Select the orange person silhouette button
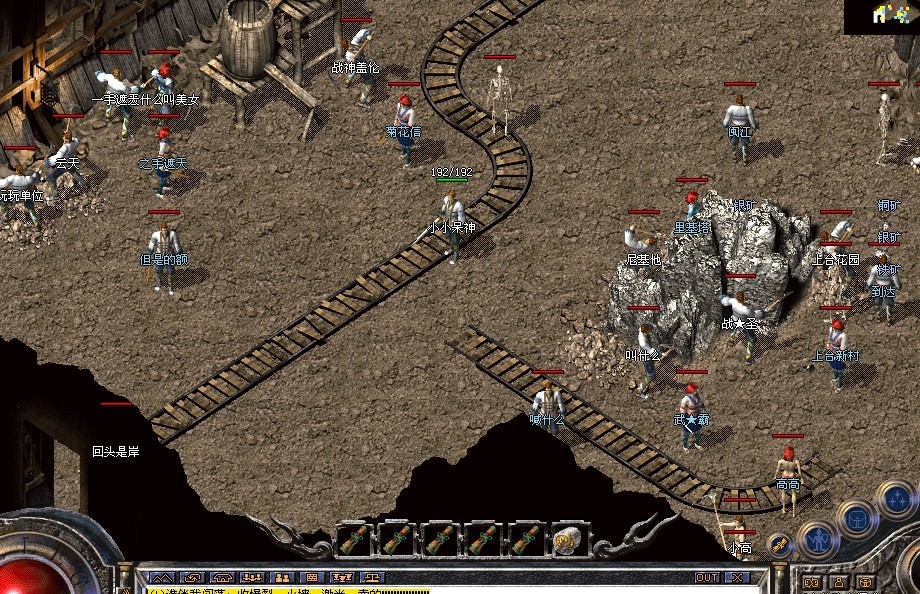 pos(836,582)
